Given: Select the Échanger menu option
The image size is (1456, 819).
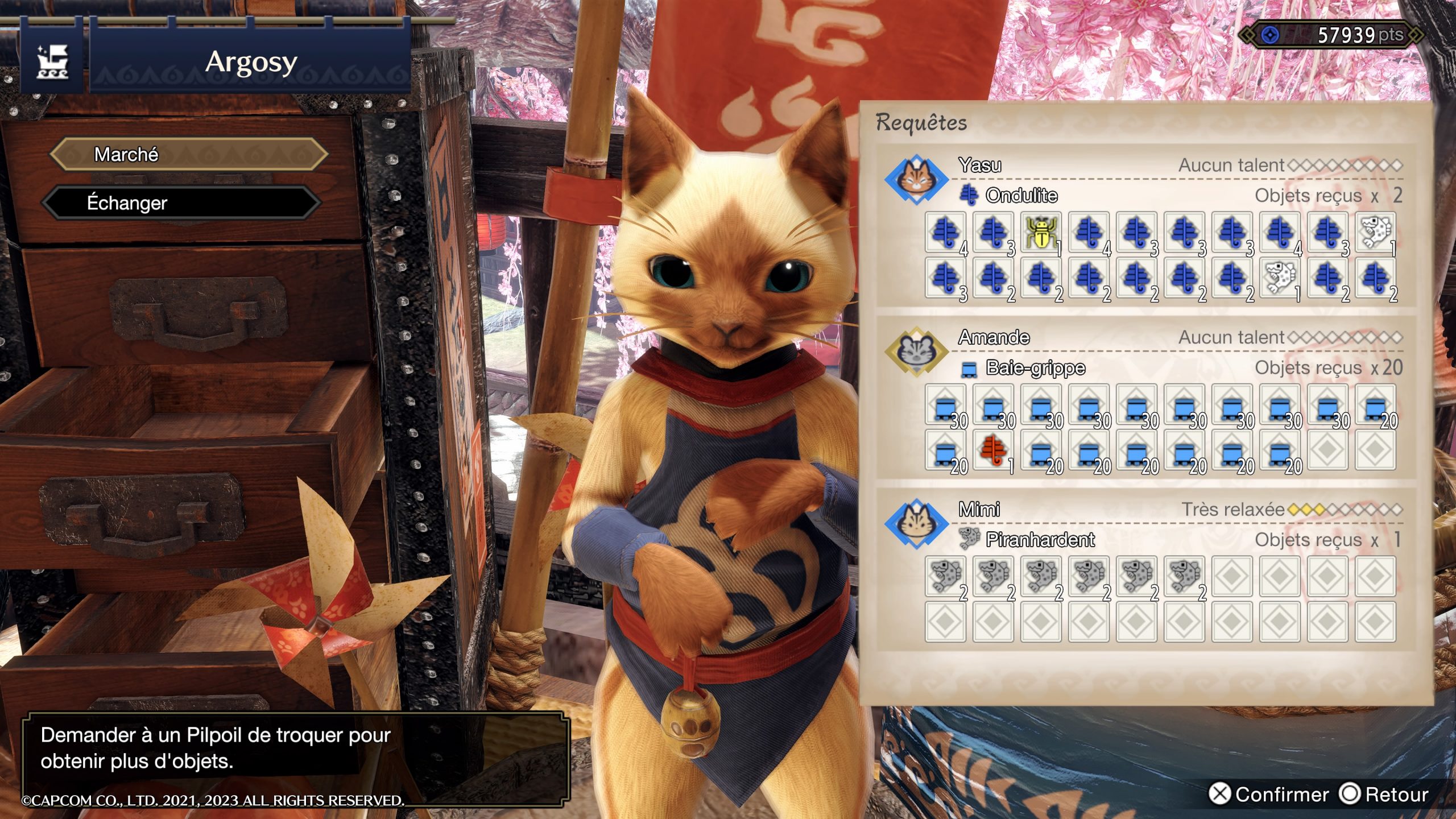Looking at the screenshot, I should coord(182,203).
